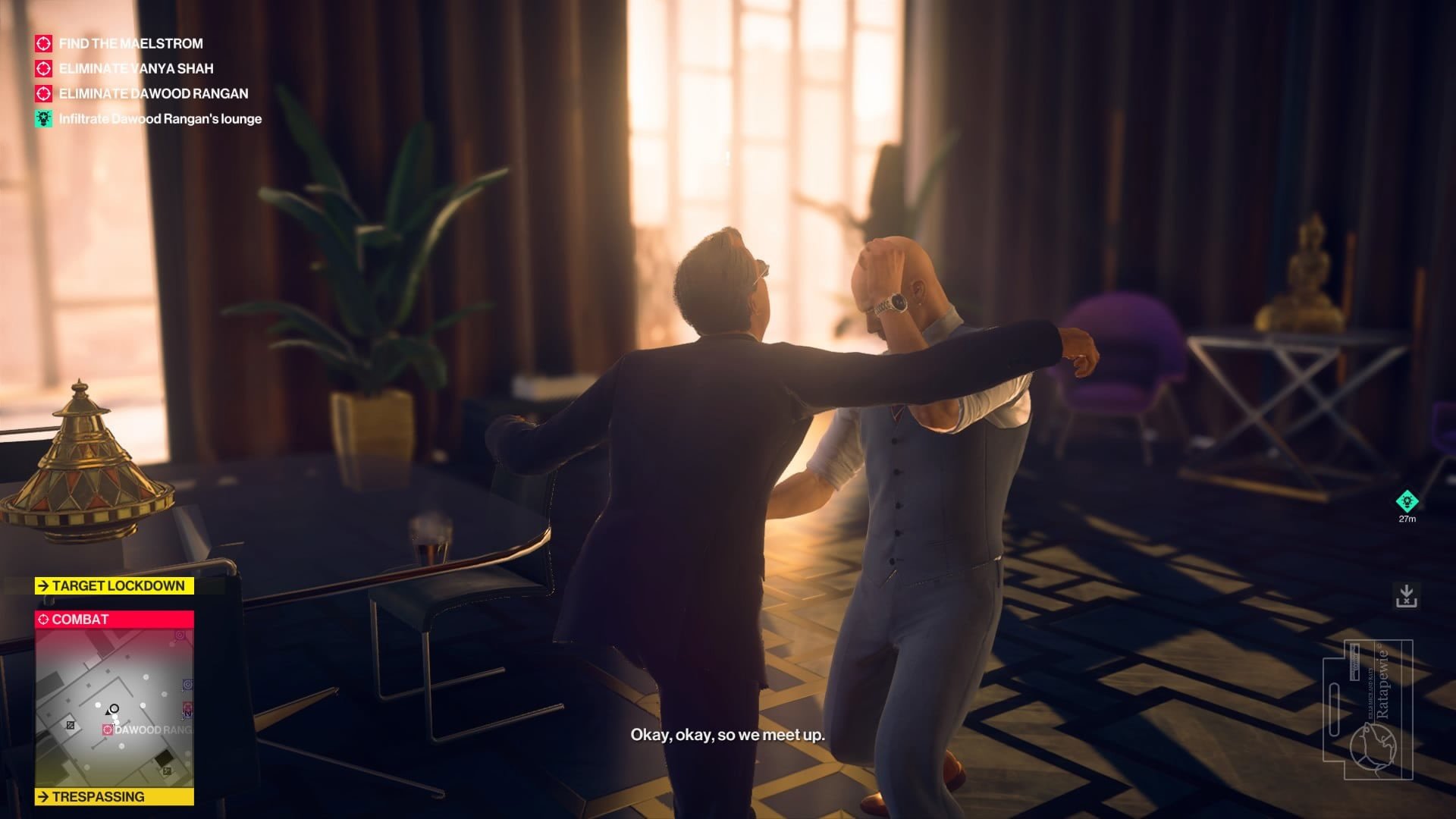Select the Eliminate Dawood Rangan objective

[153, 94]
